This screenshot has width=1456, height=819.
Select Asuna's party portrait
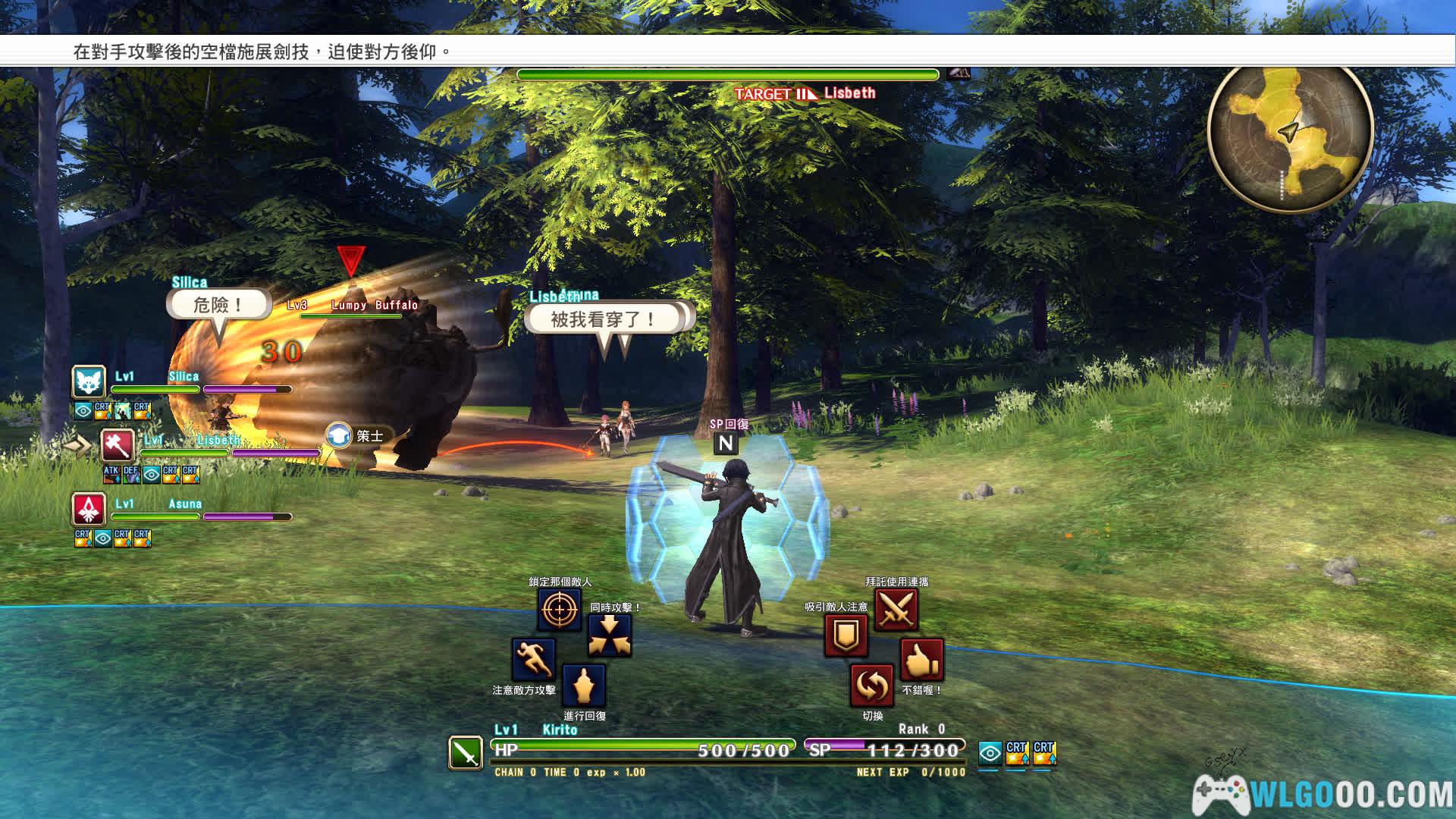tap(89, 509)
